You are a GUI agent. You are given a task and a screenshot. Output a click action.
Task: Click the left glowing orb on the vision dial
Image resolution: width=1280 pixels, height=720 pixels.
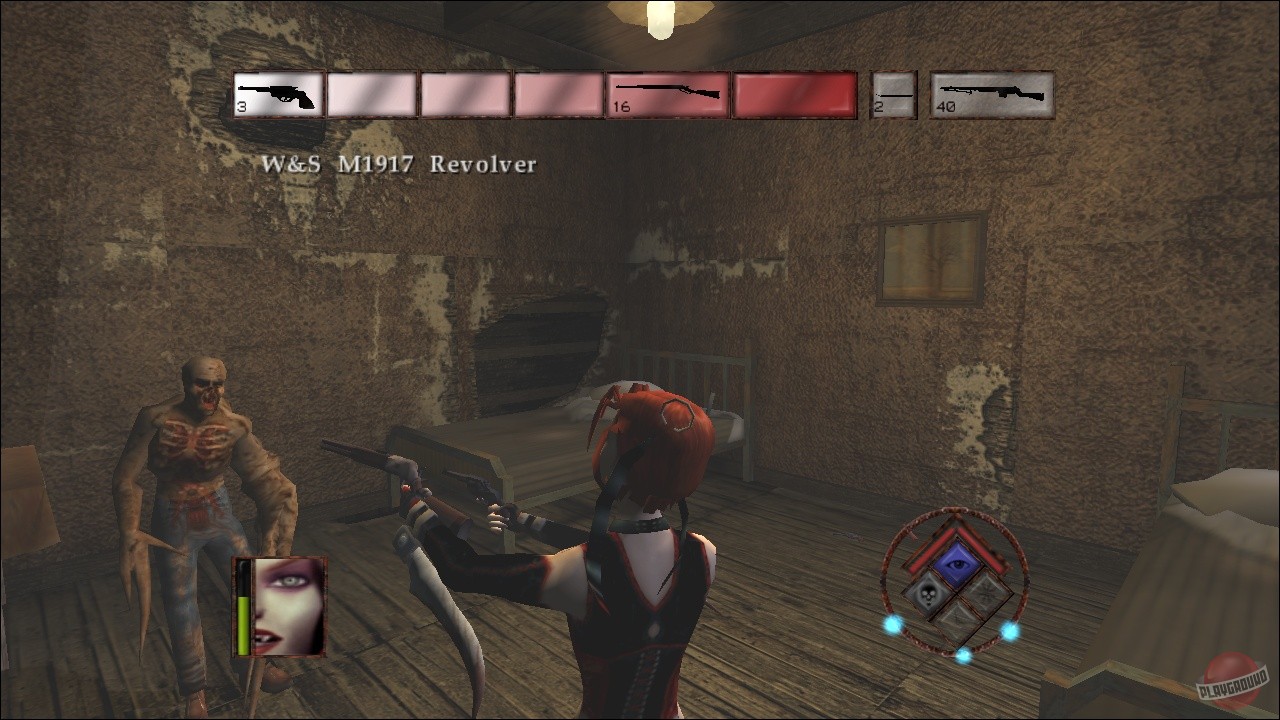(891, 626)
